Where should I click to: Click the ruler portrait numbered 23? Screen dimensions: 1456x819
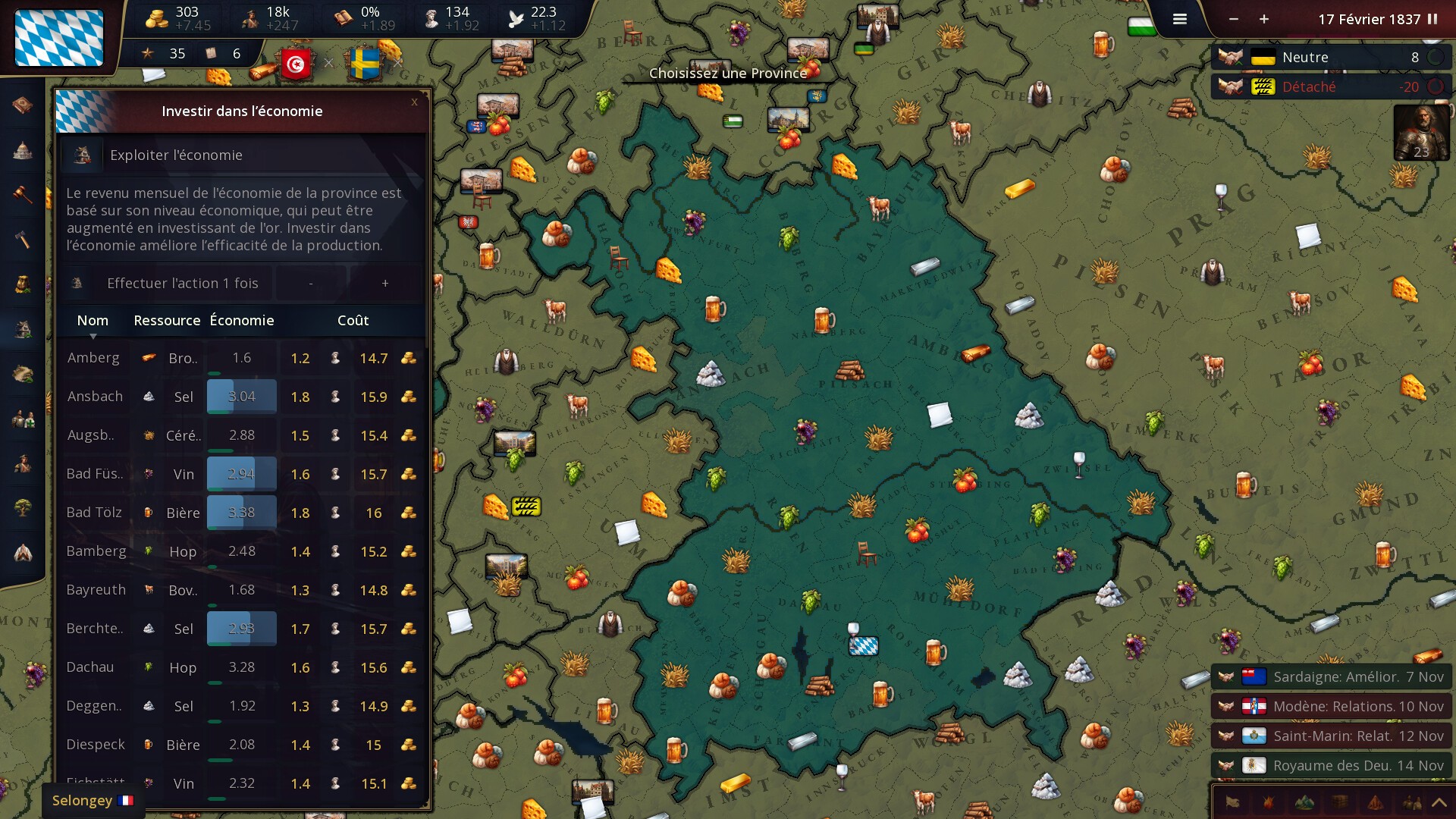pos(1421,133)
